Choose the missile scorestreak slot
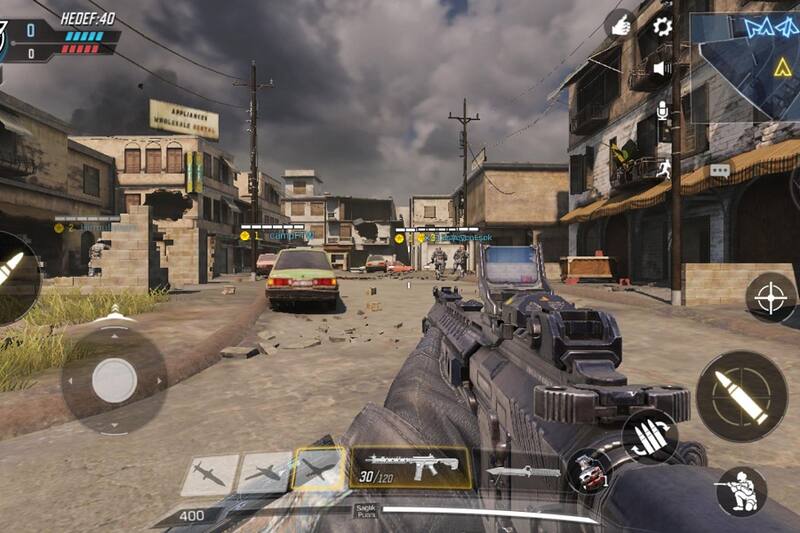The image size is (800, 533). pyautogui.click(x=210, y=475)
